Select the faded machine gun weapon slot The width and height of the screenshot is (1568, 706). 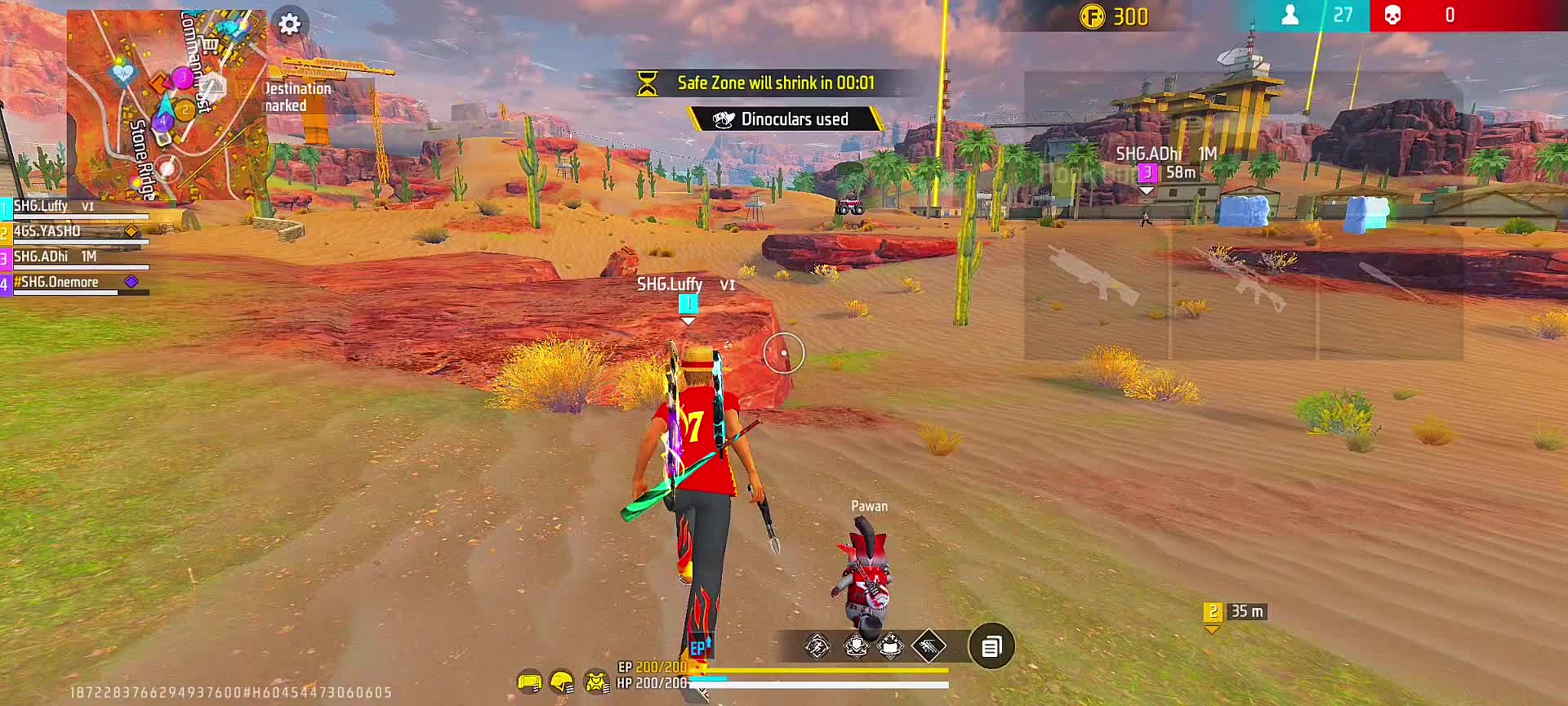click(1096, 278)
